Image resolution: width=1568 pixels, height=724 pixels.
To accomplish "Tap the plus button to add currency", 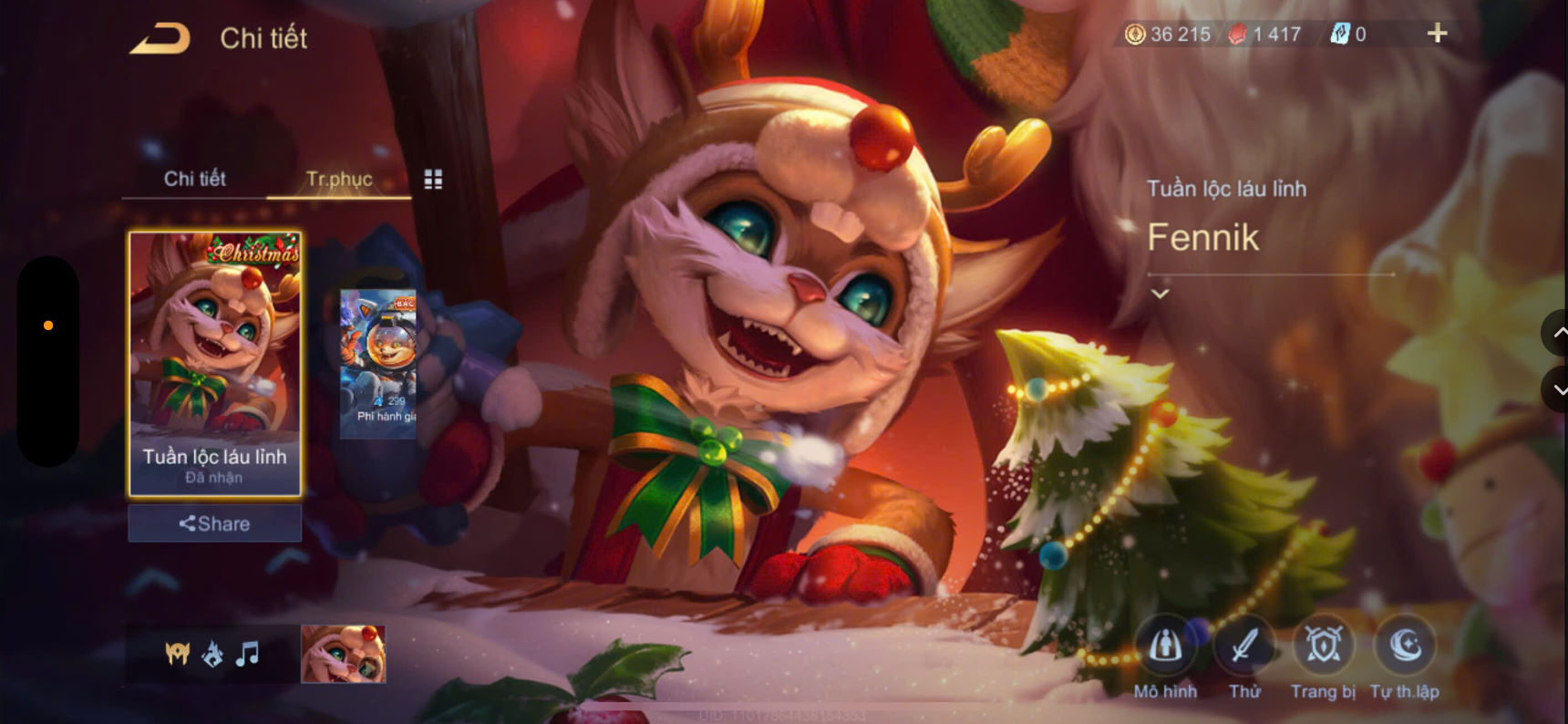I will (x=1437, y=32).
